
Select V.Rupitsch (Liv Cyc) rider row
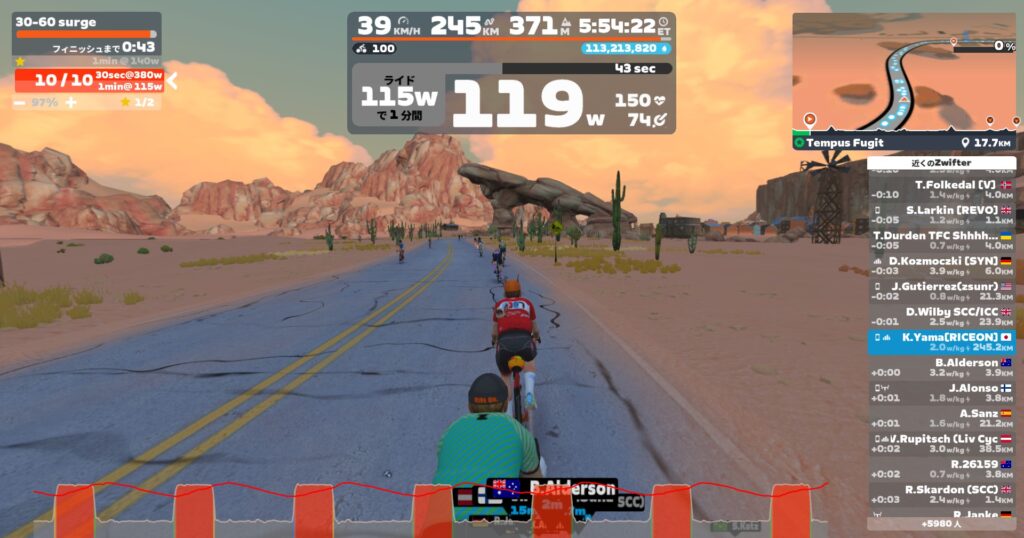tap(941, 443)
